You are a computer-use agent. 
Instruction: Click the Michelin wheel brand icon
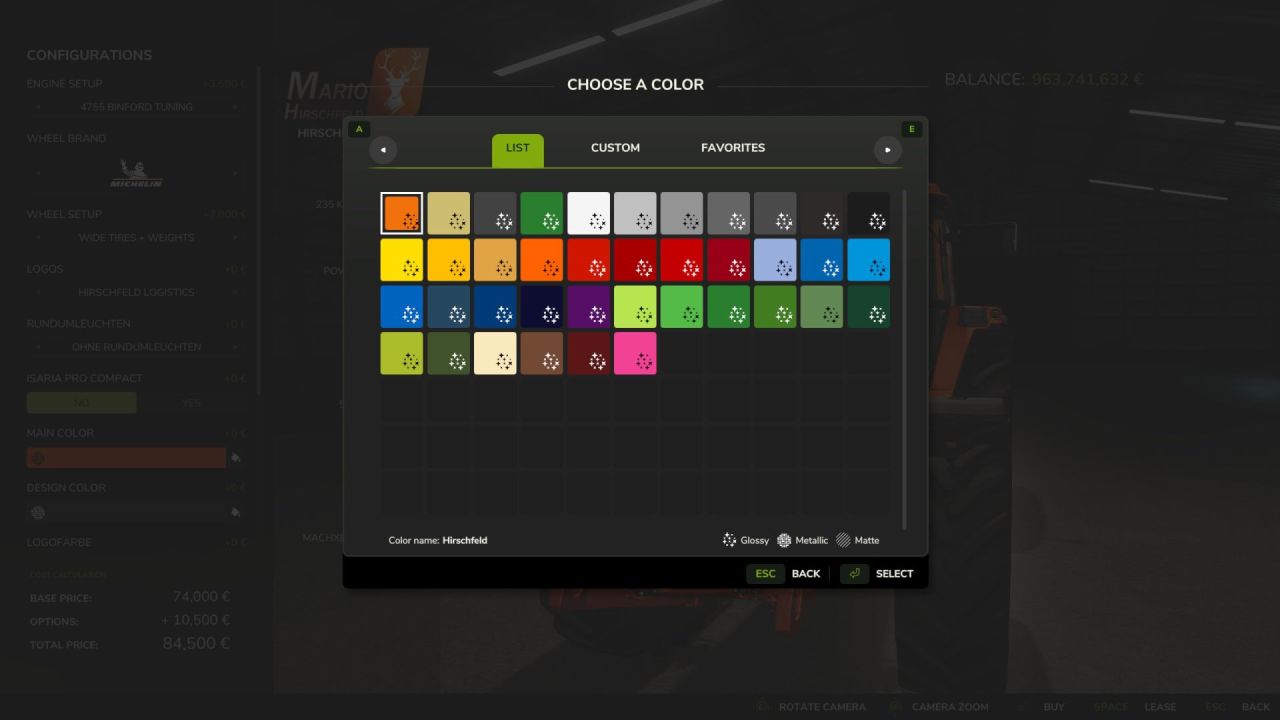(136, 172)
